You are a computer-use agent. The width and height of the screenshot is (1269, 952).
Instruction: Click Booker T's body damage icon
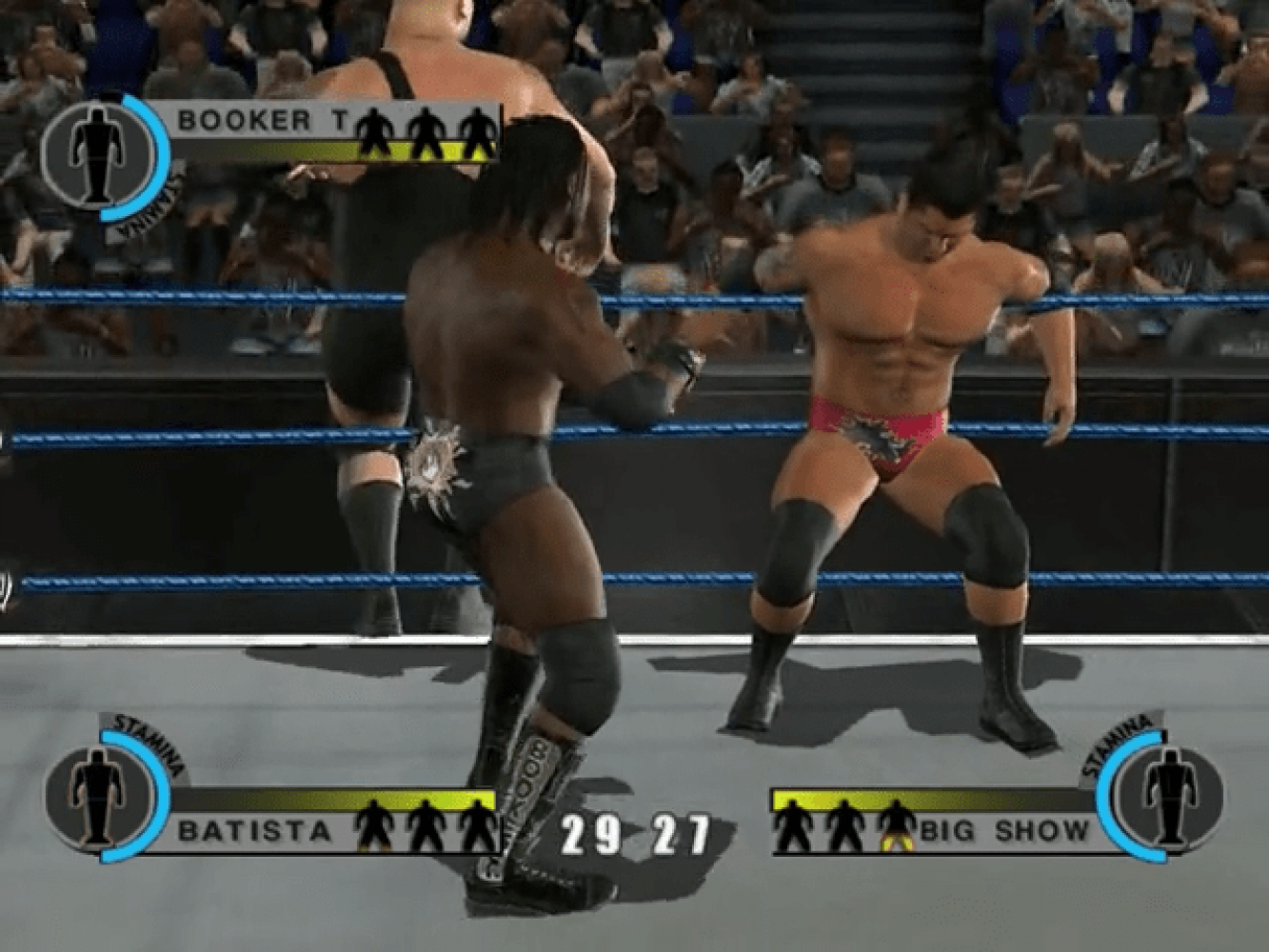(93, 152)
